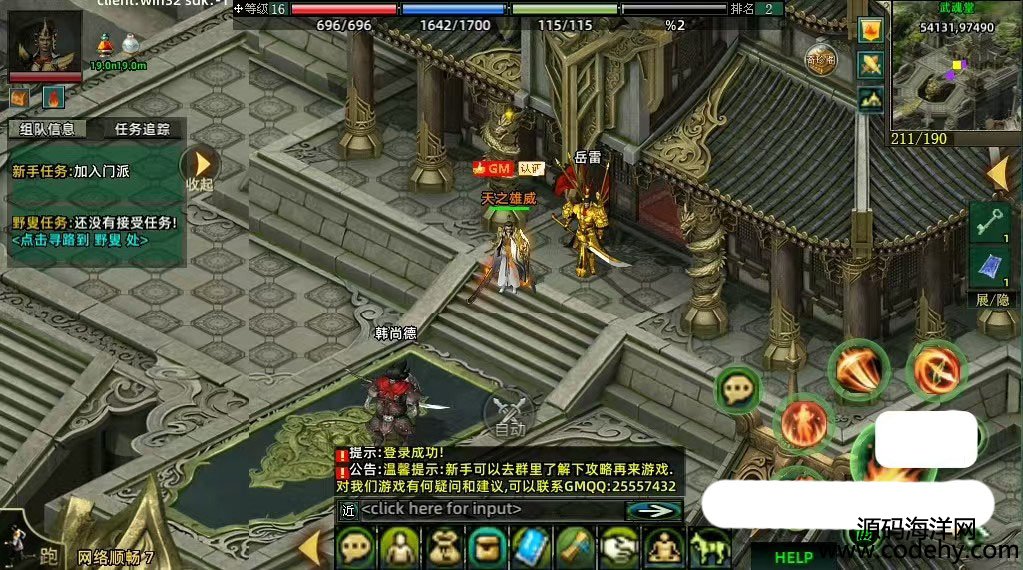The image size is (1023, 570).
Task: Toggle 自动 auto-combat crossed swords button
Action: (x=509, y=413)
